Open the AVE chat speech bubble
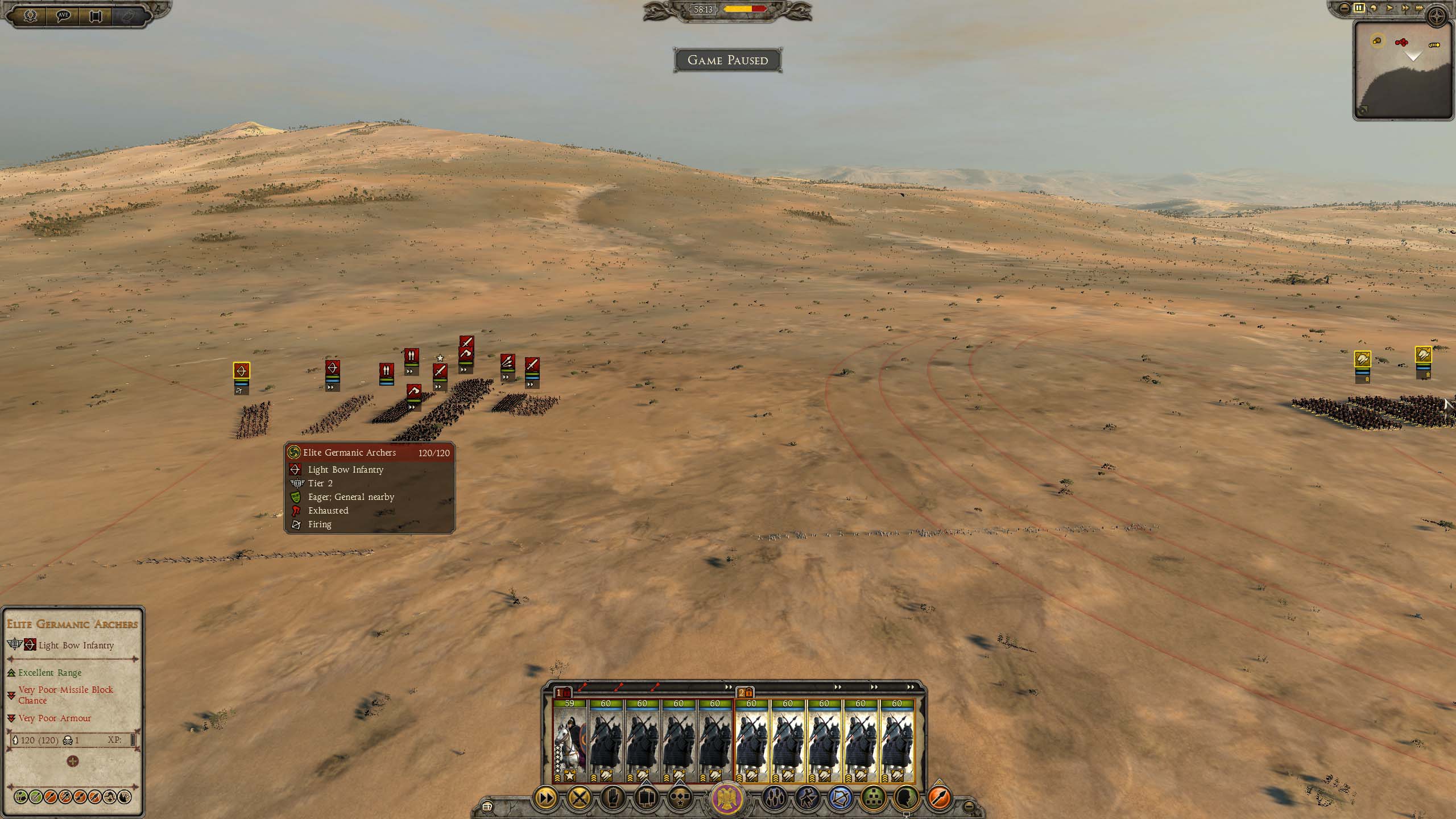Screen dimensions: 1456x819 63,15
